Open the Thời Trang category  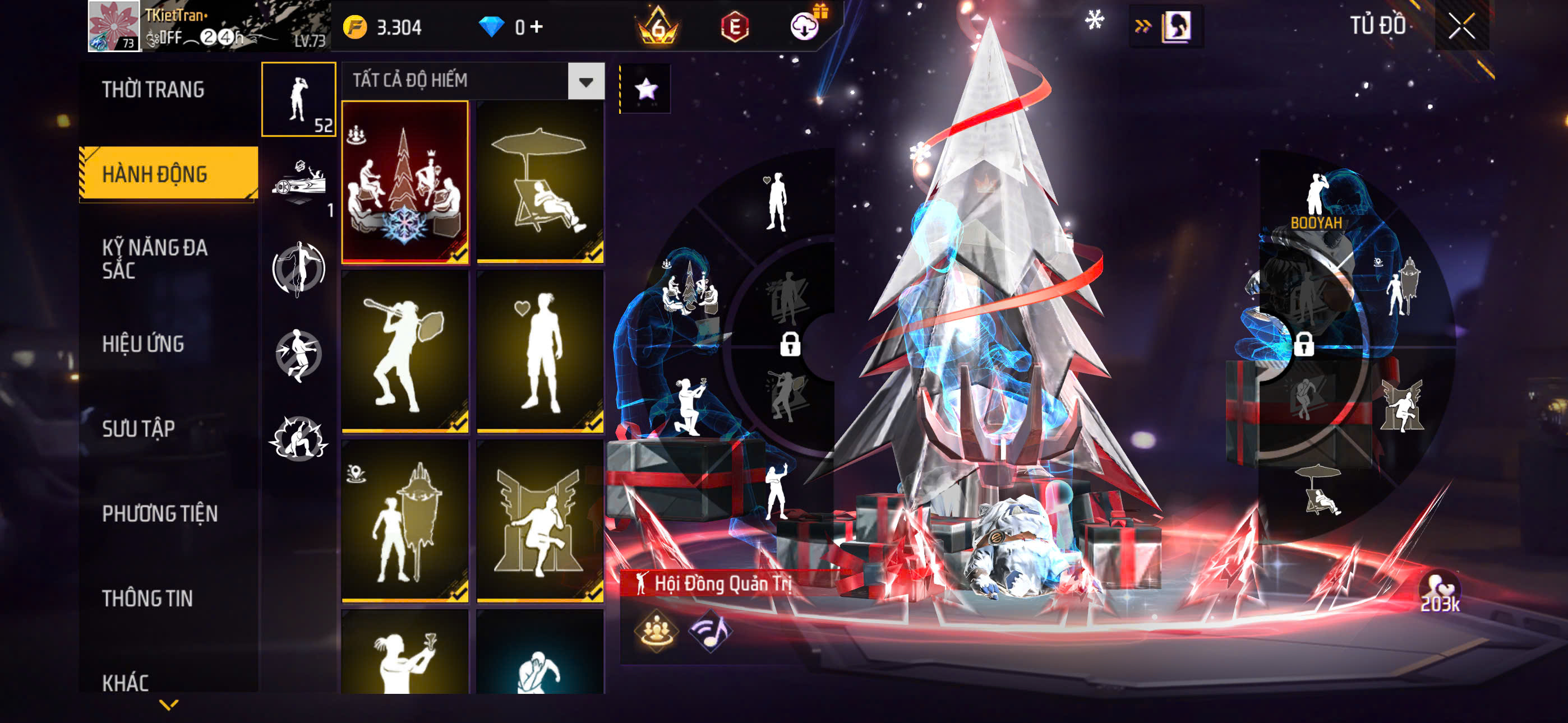point(153,90)
